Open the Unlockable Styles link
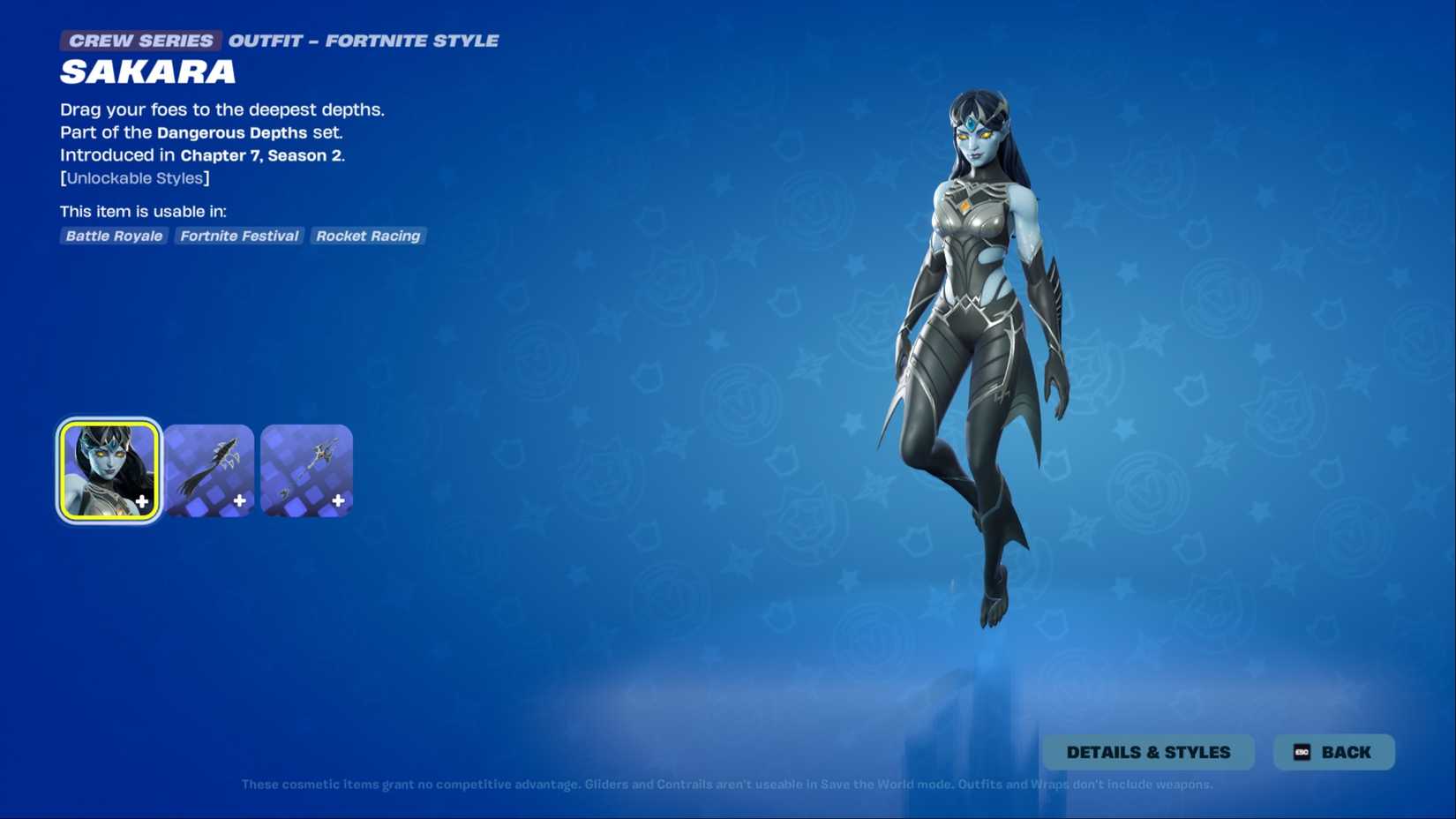1456x819 pixels. pos(134,177)
